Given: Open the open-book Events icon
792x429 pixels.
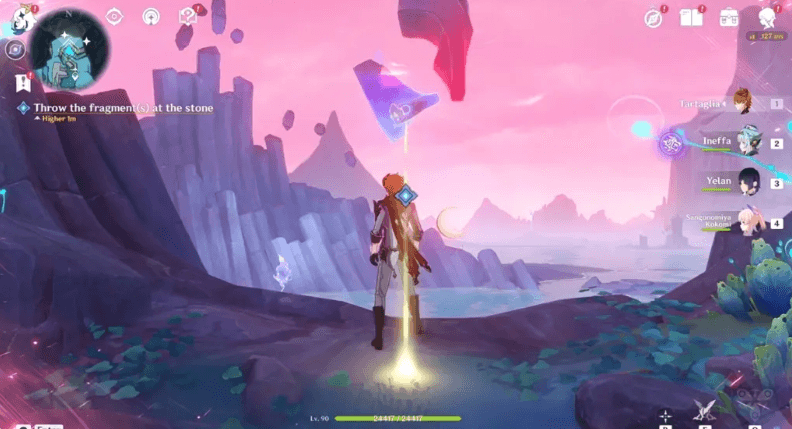Looking at the screenshot, I should (690, 17).
